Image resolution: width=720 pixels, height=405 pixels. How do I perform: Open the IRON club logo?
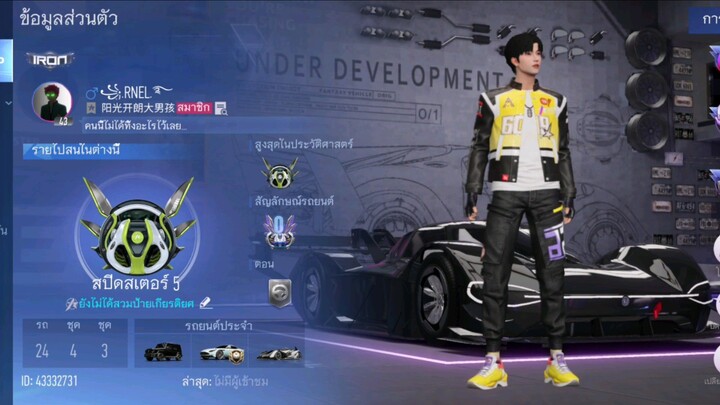click(50, 59)
